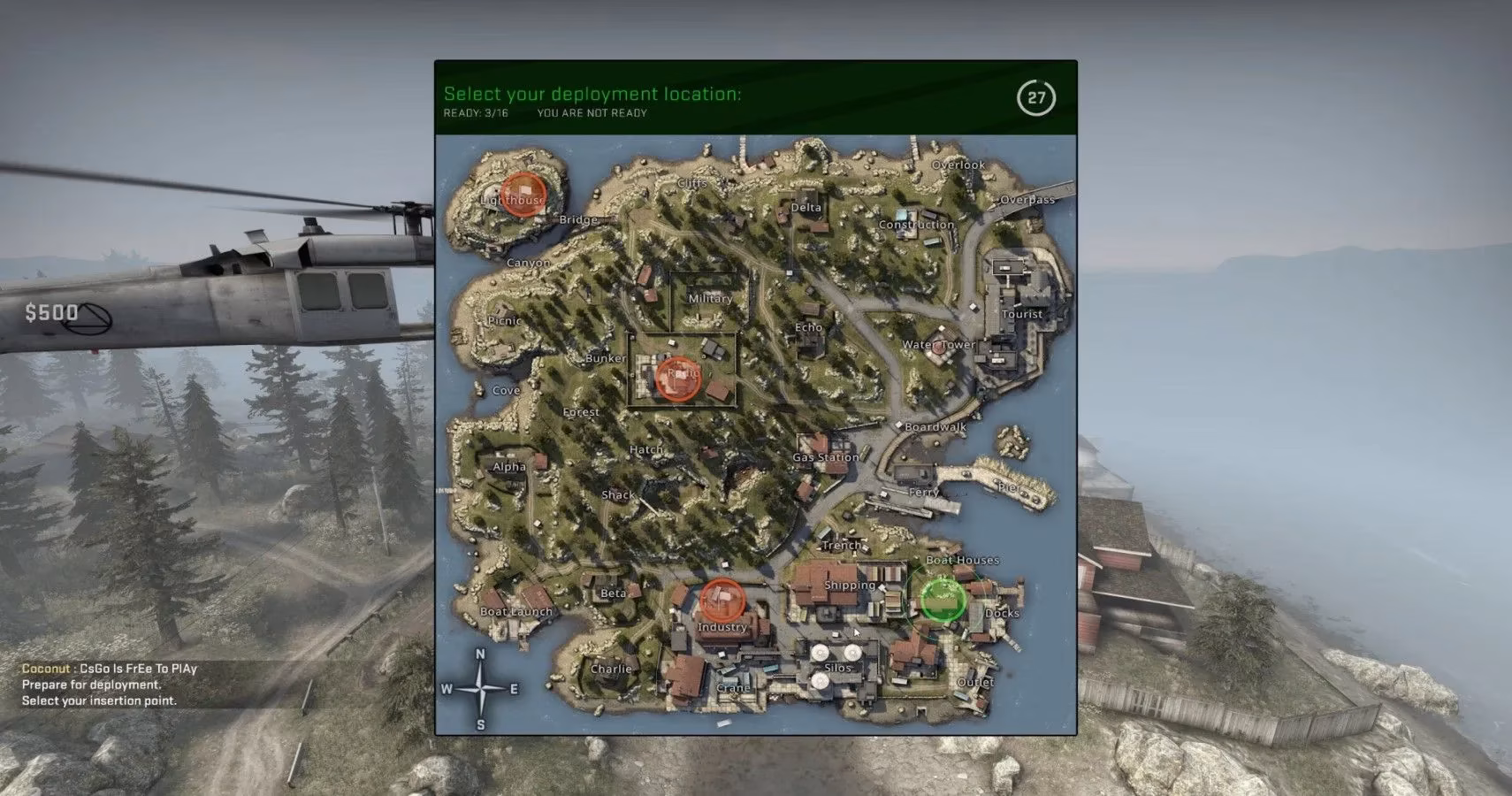Click the red spawn marker at Lighthouse
Image resolution: width=1512 pixels, height=796 pixels.
point(524,196)
